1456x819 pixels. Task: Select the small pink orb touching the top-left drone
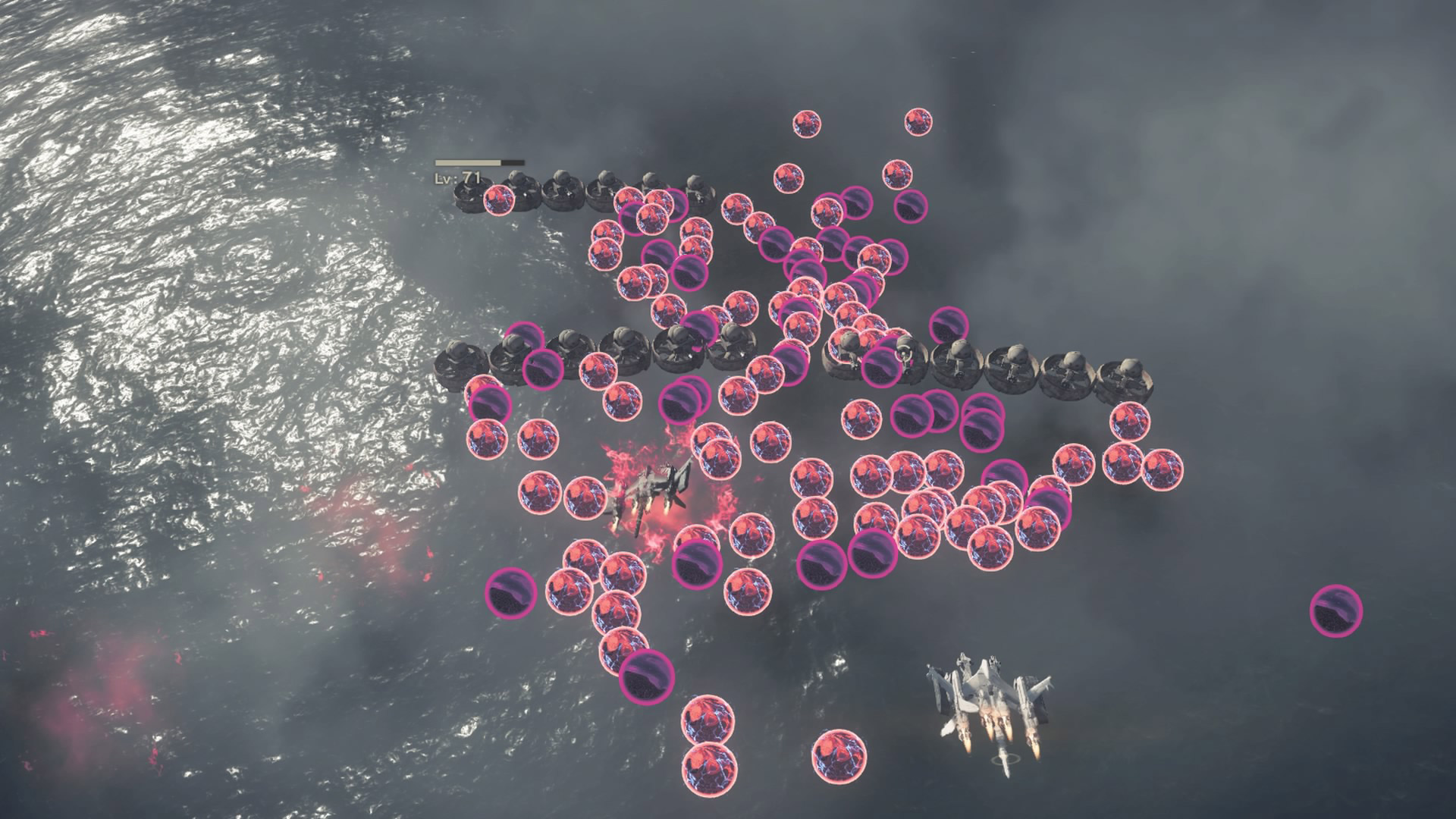point(498,199)
